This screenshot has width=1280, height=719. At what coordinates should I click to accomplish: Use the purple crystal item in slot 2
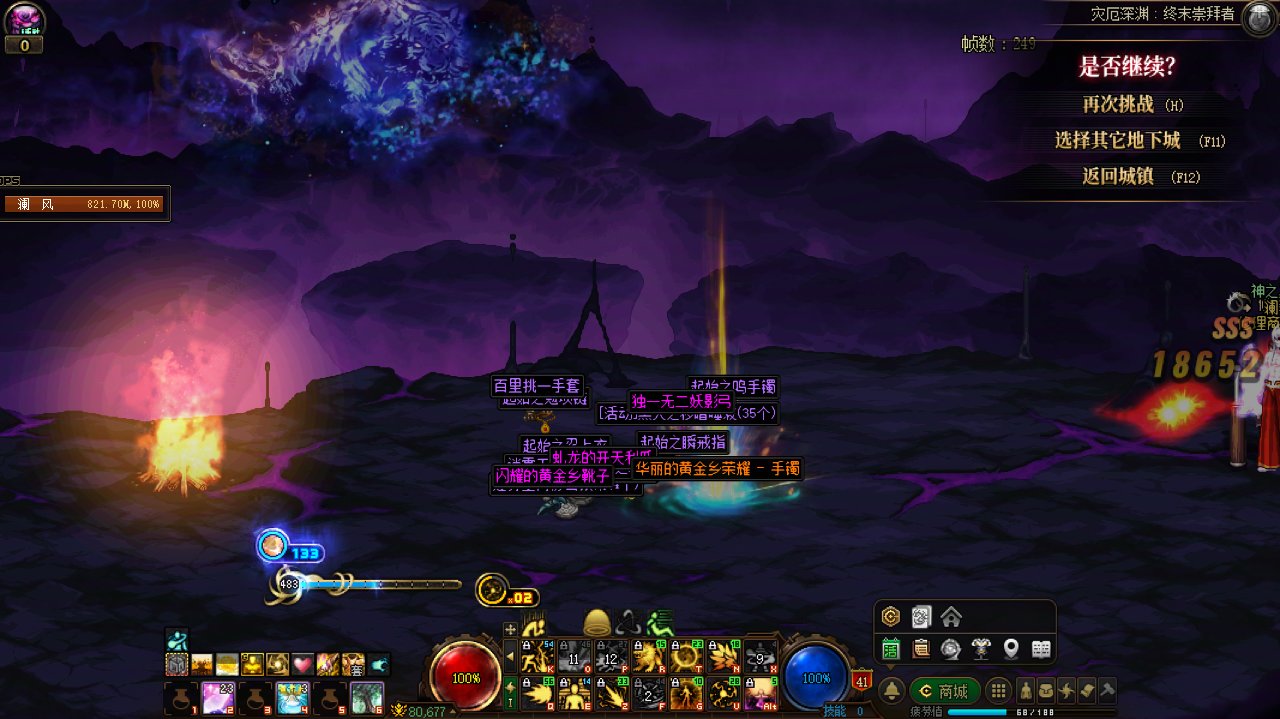click(x=219, y=697)
